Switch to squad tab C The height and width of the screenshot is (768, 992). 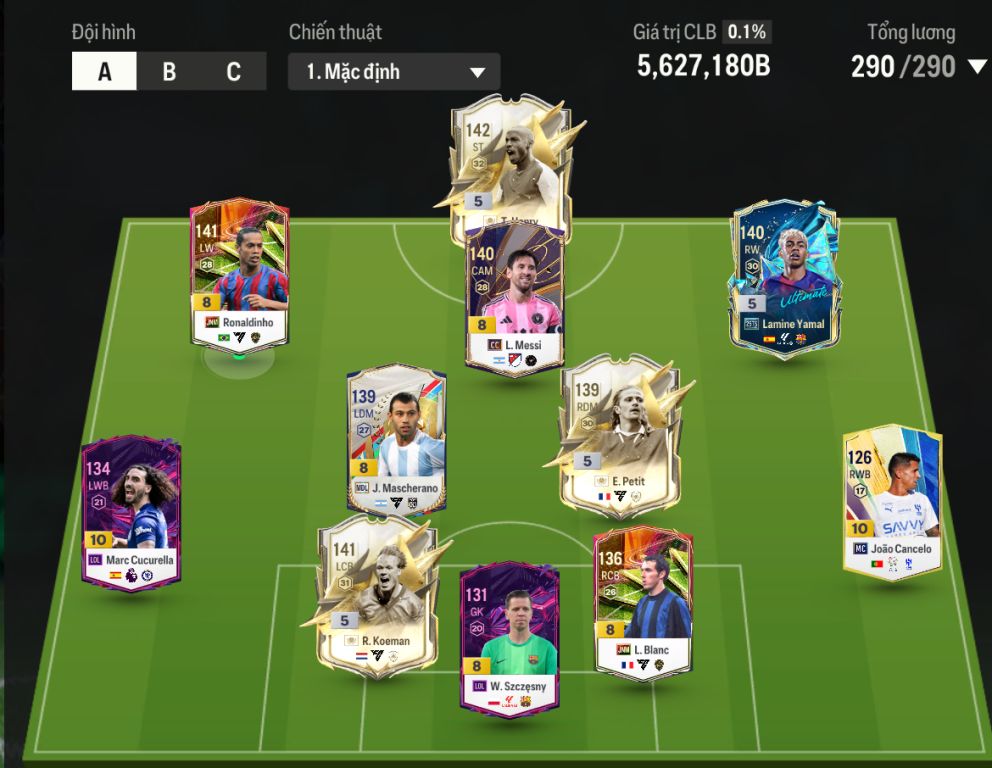(233, 72)
